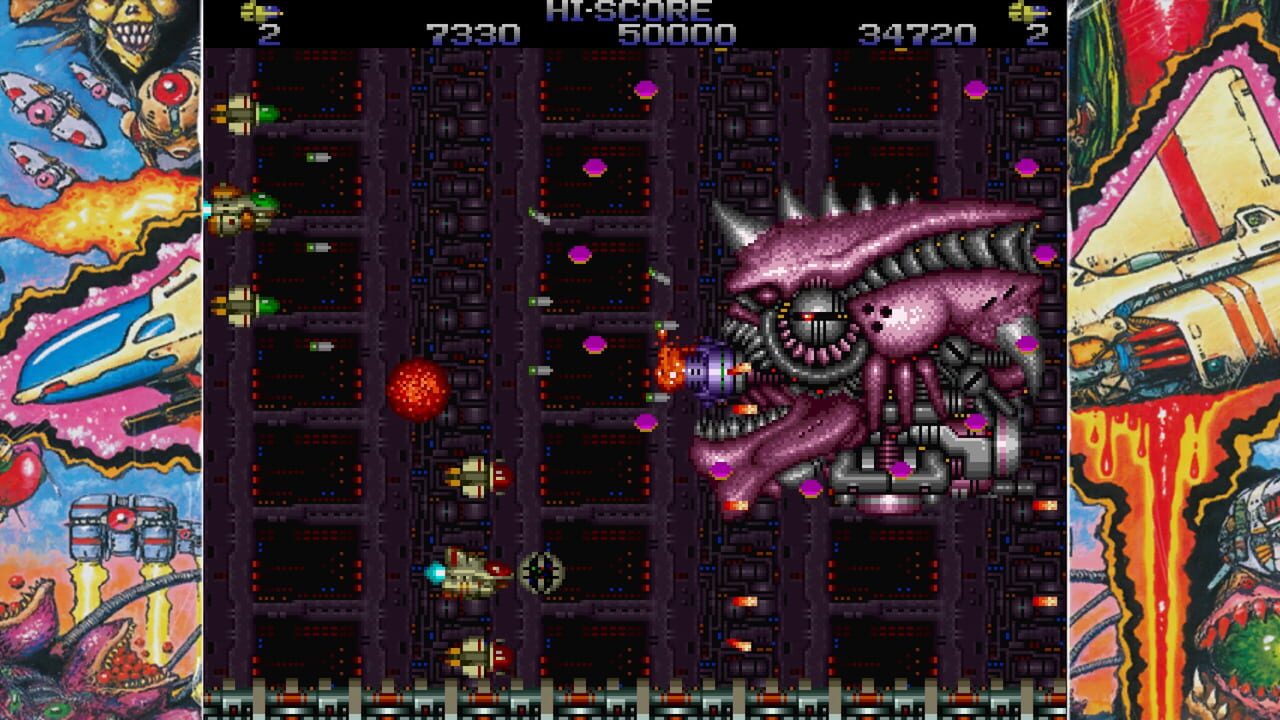Click the purple orb above the boss's head
The height and width of the screenshot is (720, 1280).
click(648, 87)
